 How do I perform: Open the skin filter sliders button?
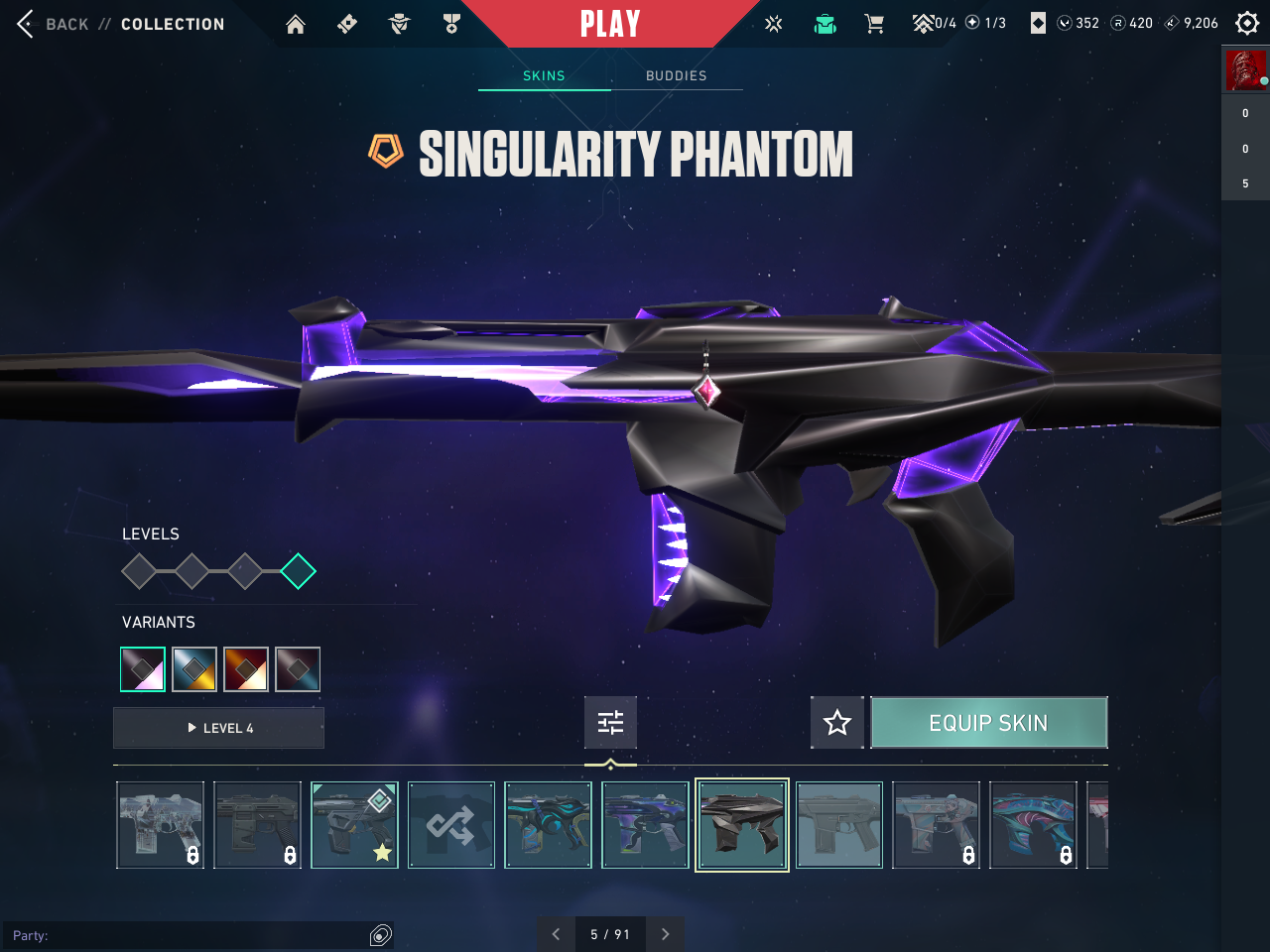pos(610,723)
